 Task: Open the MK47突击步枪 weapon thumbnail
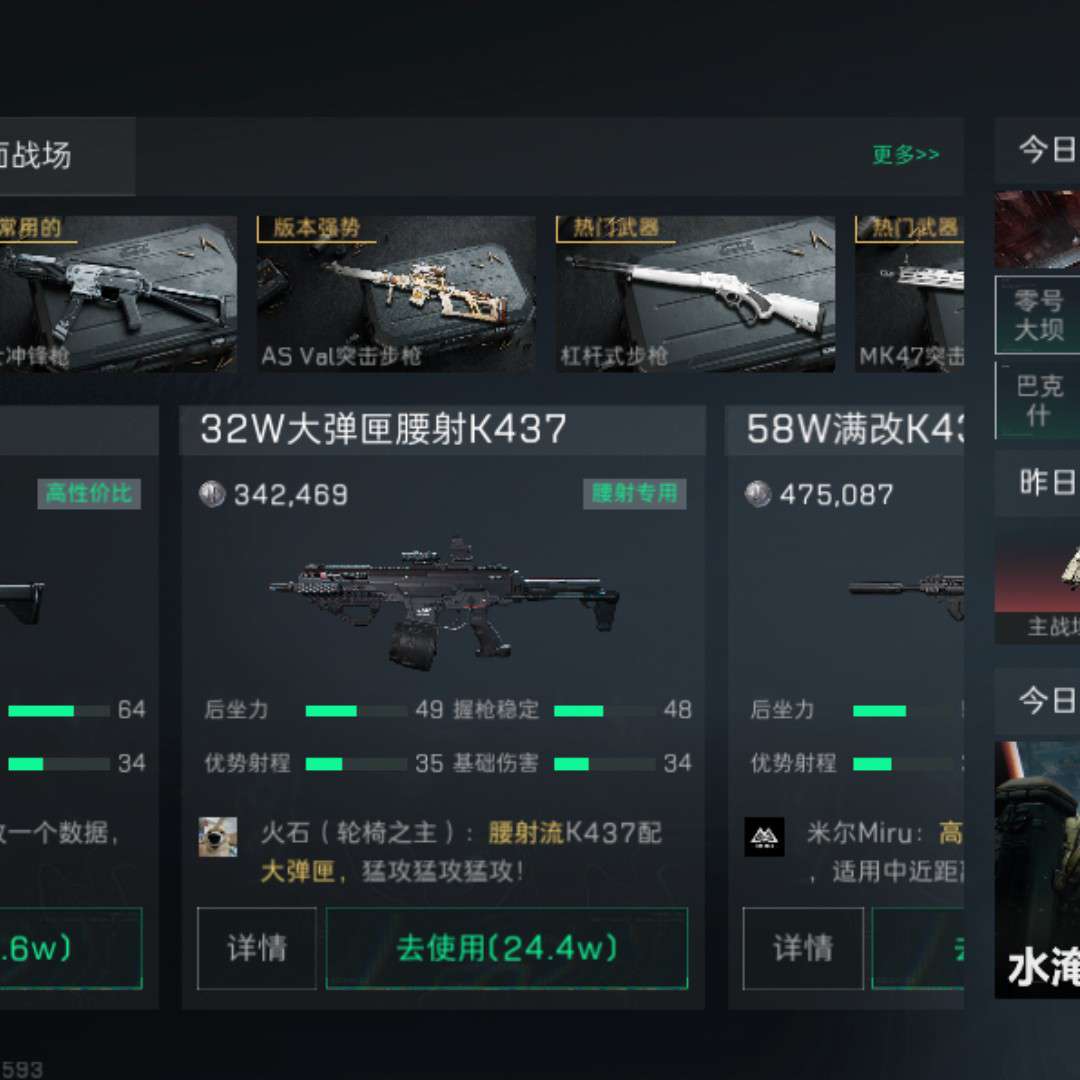909,294
